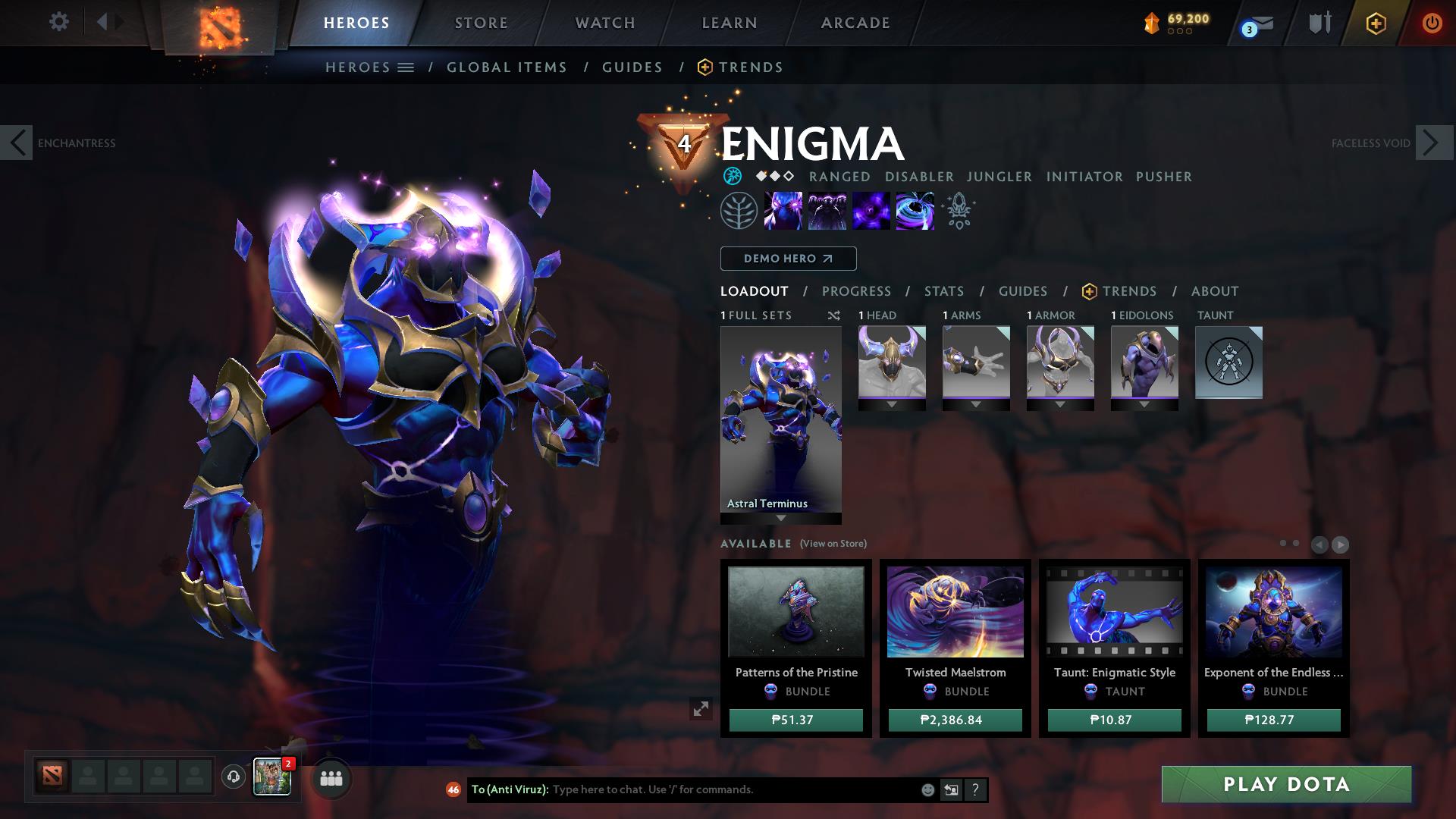Purchase Twisted Maelstrom for ₱2,386.84
The image size is (1456, 819).
[x=955, y=720]
